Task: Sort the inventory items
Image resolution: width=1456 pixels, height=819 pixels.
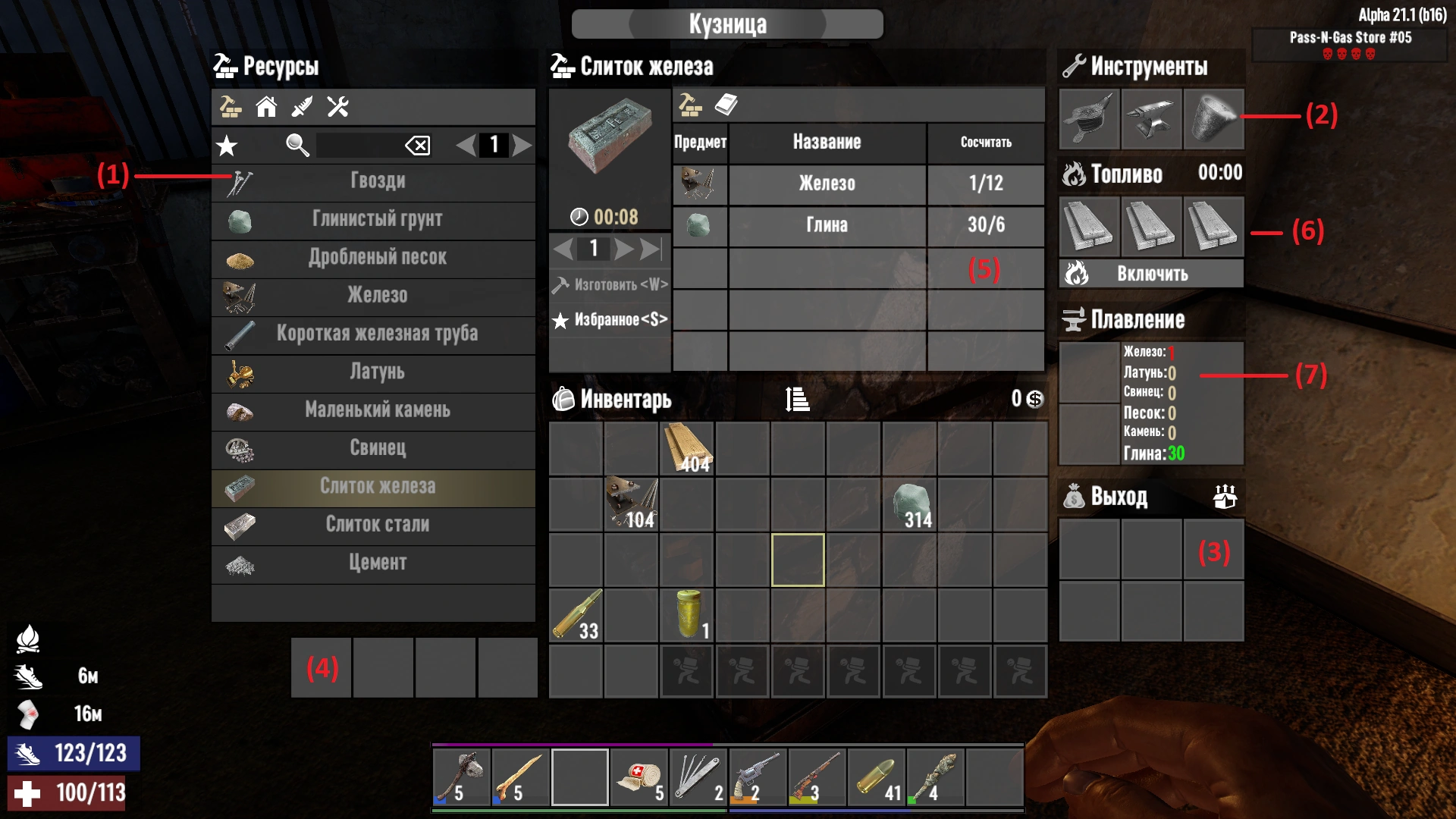Action: click(797, 399)
